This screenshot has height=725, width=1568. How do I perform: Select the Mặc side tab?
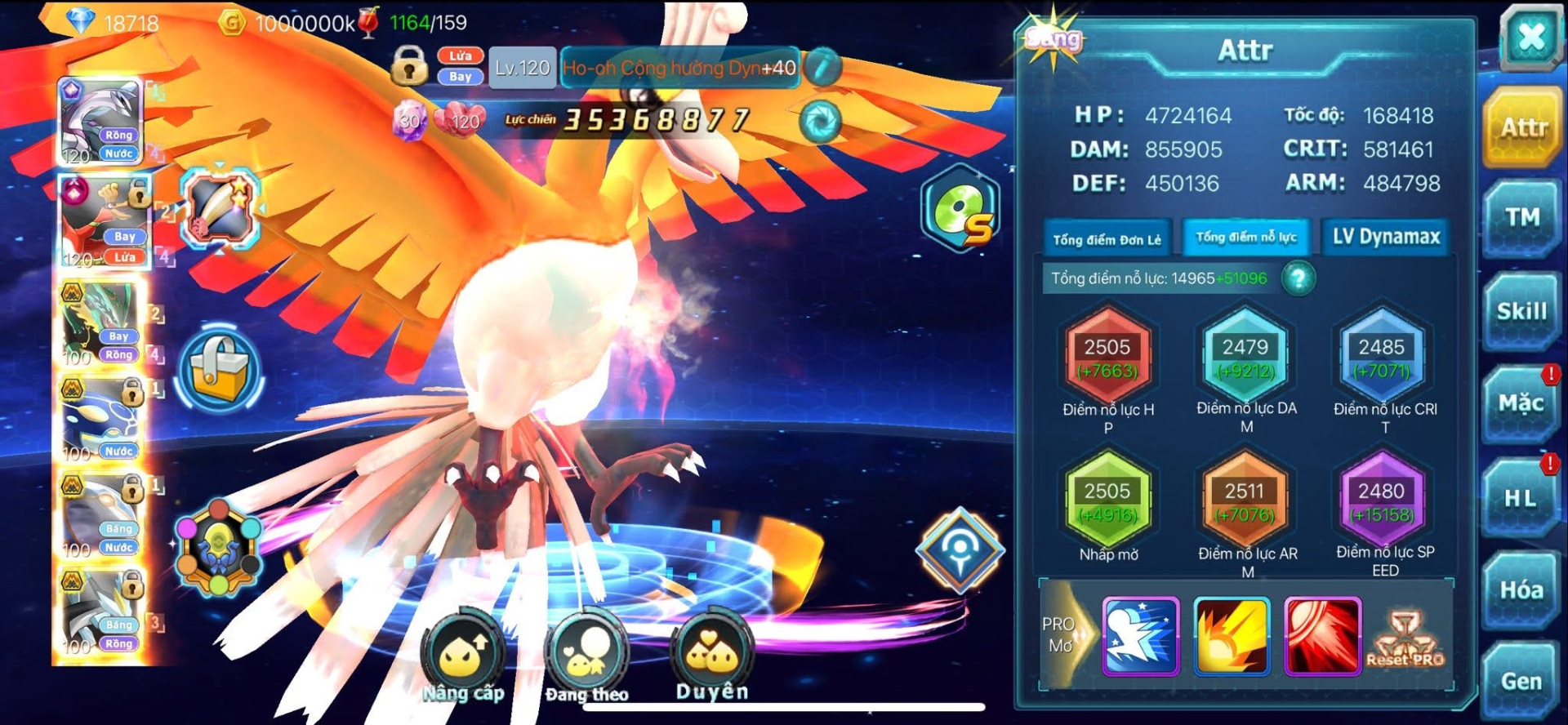click(1520, 404)
